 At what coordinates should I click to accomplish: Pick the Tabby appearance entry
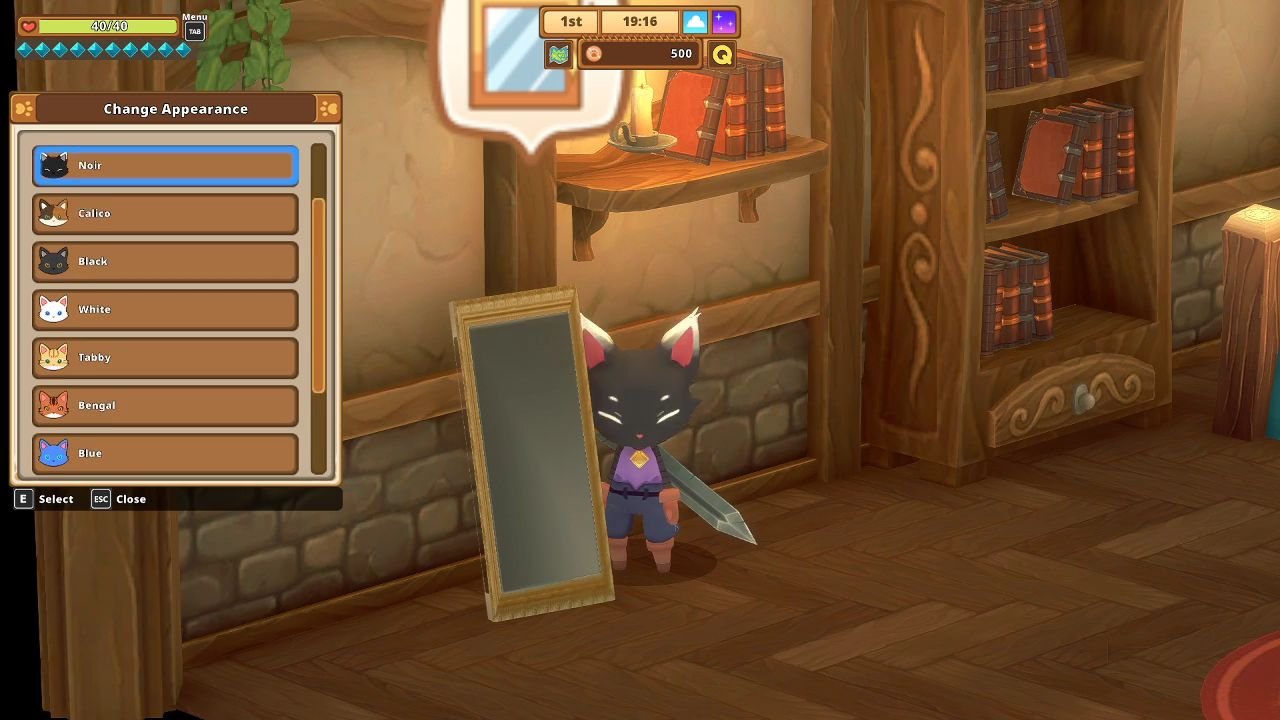point(164,357)
